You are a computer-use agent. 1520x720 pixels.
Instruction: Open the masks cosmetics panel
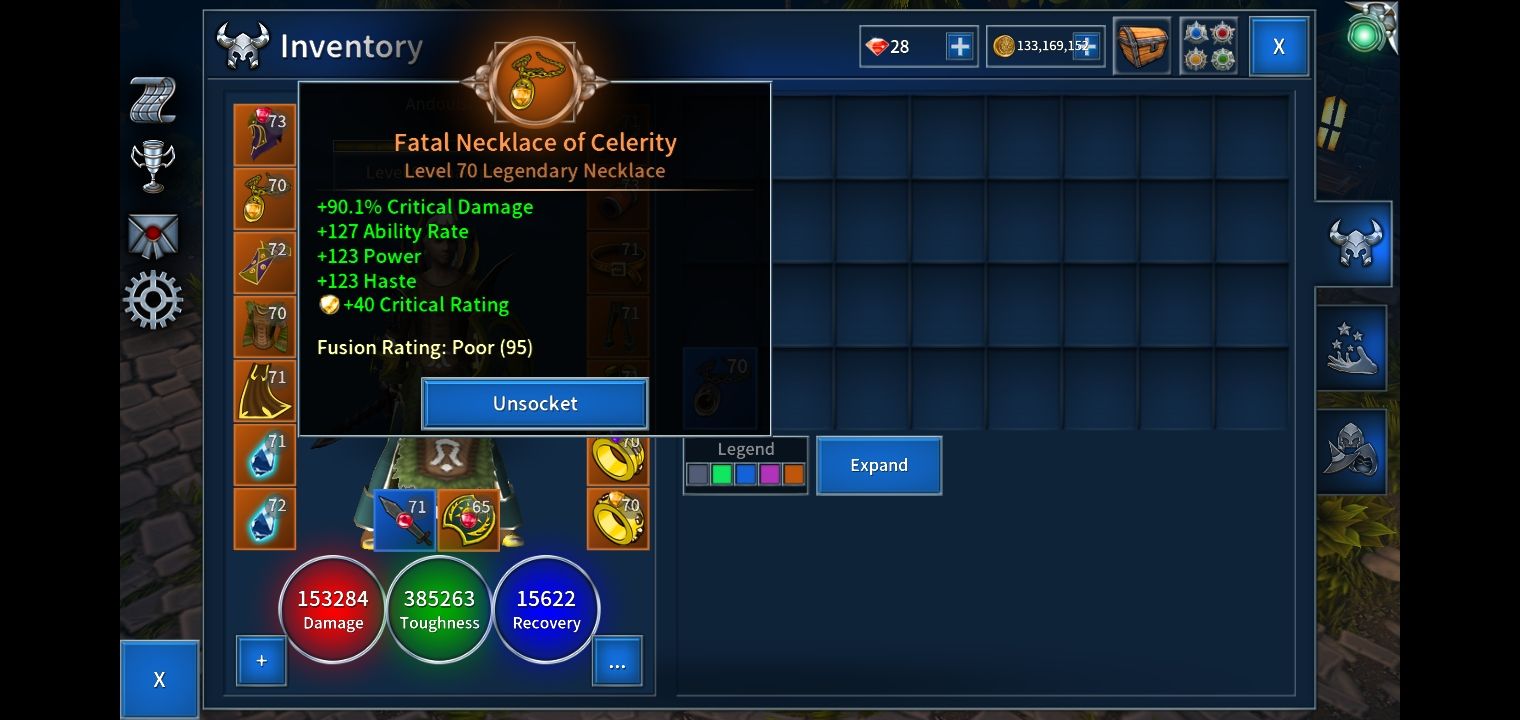1352,450
